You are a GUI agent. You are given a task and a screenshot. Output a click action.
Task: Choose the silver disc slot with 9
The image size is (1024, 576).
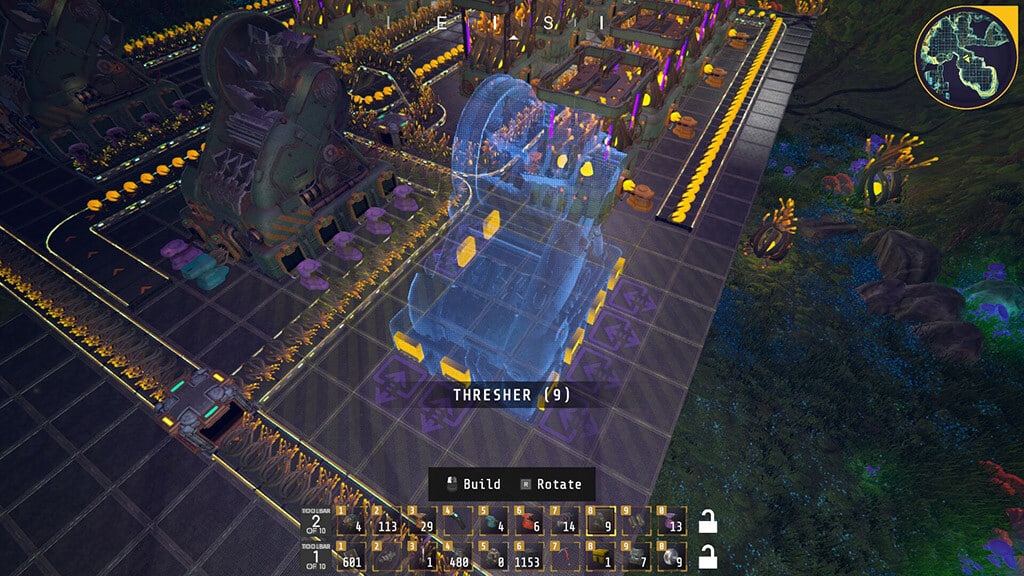[671, 556]
